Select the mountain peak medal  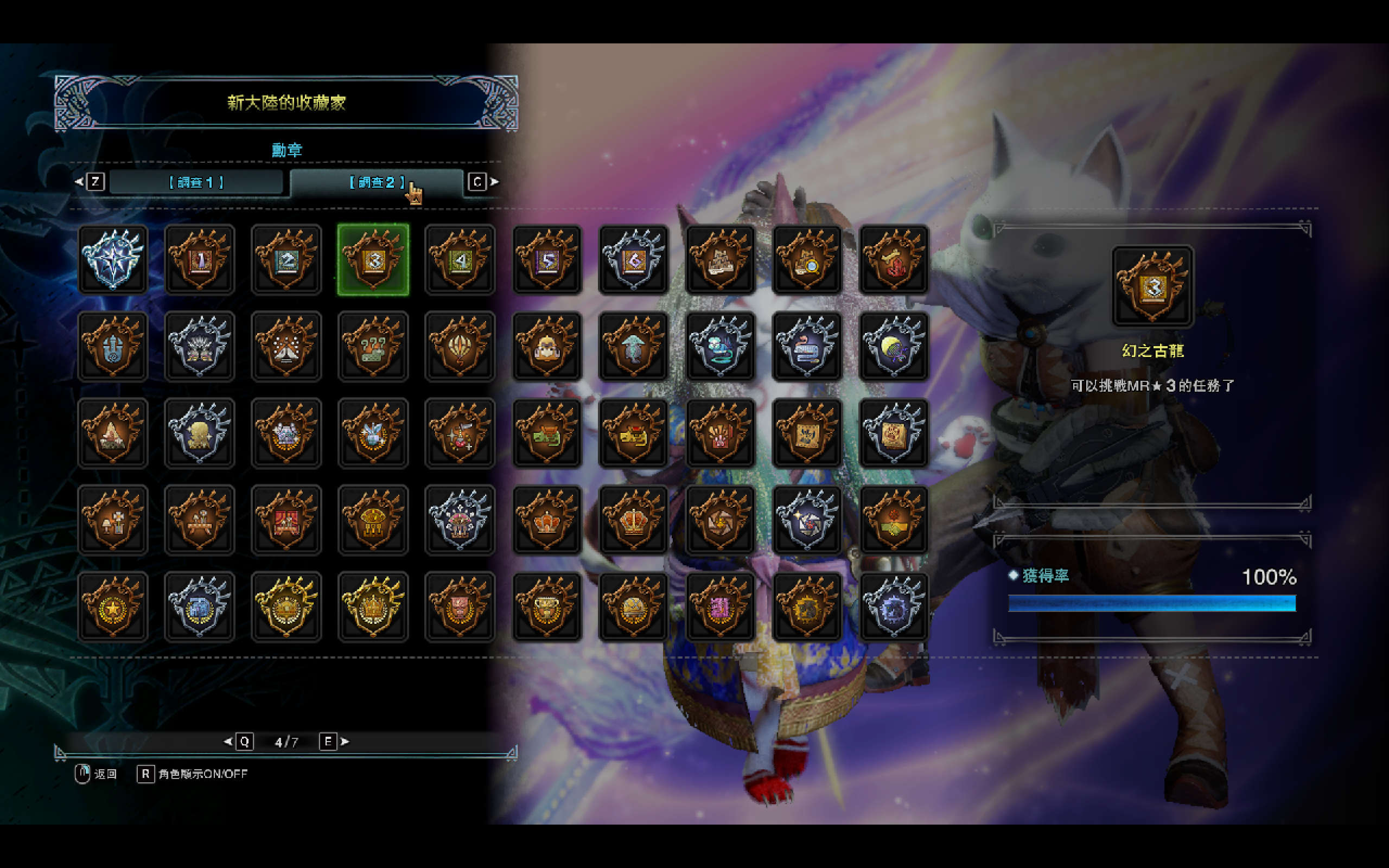[x=113, y=433]
